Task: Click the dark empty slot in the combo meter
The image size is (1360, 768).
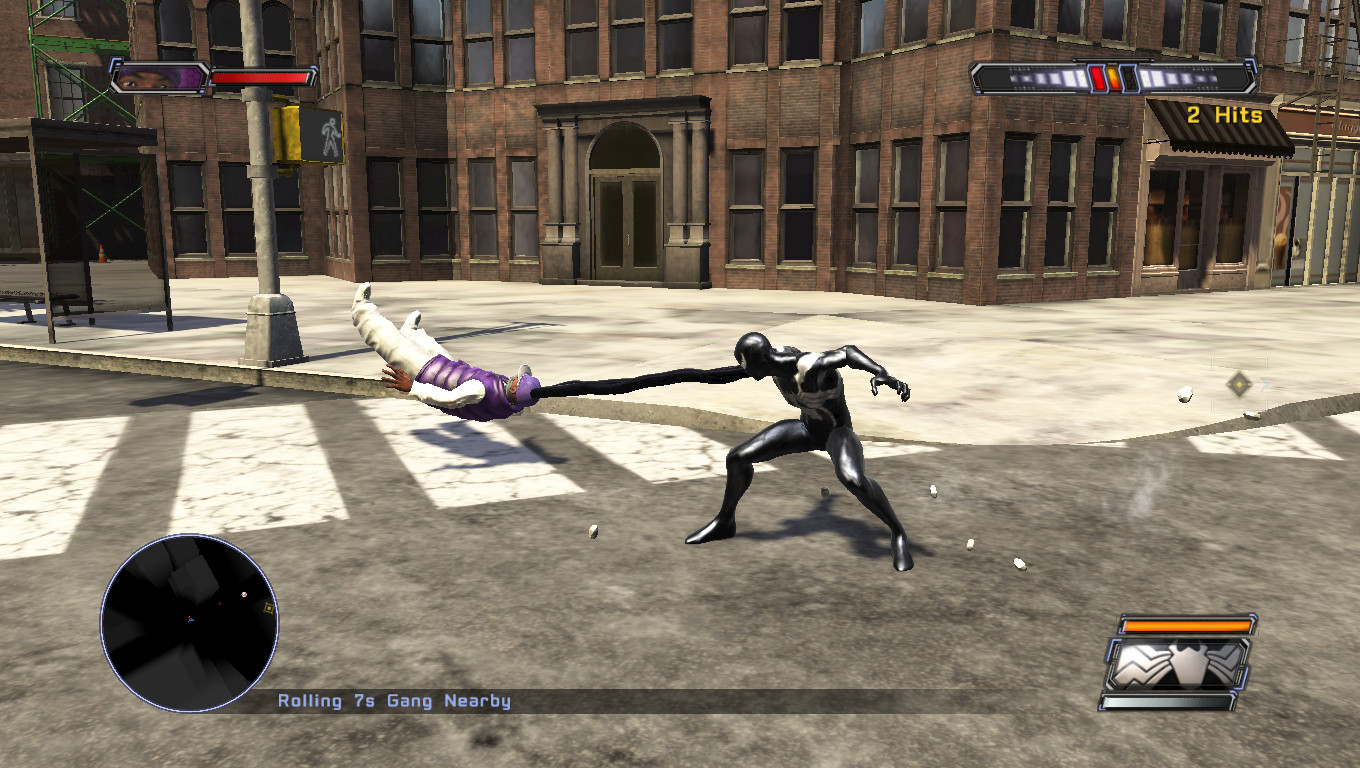Action: point(1129,76)
